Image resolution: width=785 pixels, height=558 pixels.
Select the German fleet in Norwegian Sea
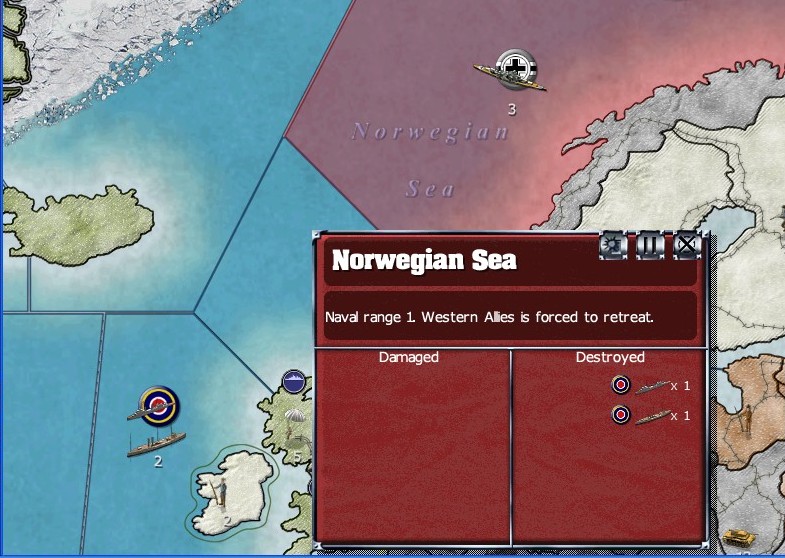pos(512,70)
